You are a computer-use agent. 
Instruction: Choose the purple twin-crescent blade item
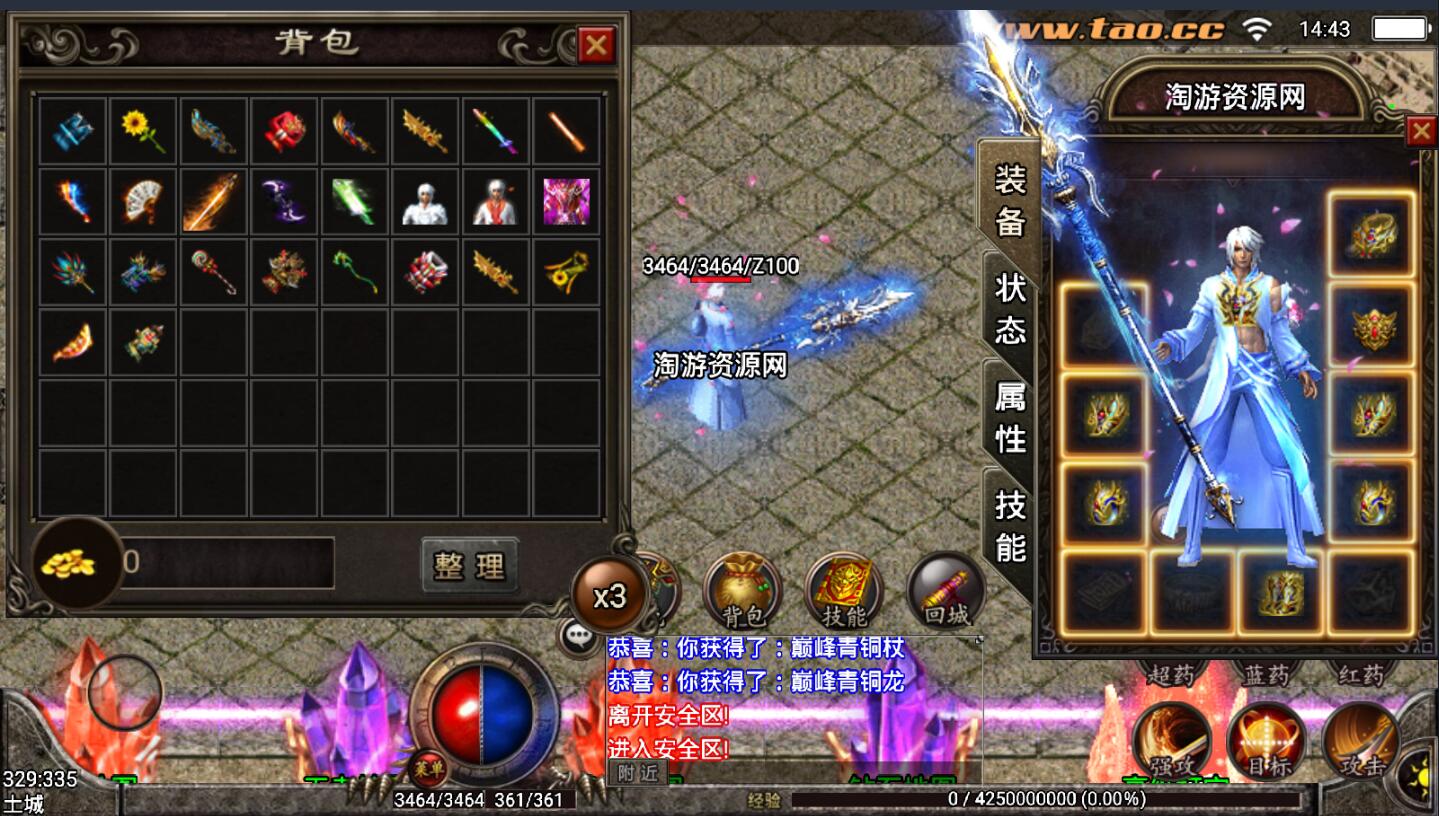pos(284,201)
